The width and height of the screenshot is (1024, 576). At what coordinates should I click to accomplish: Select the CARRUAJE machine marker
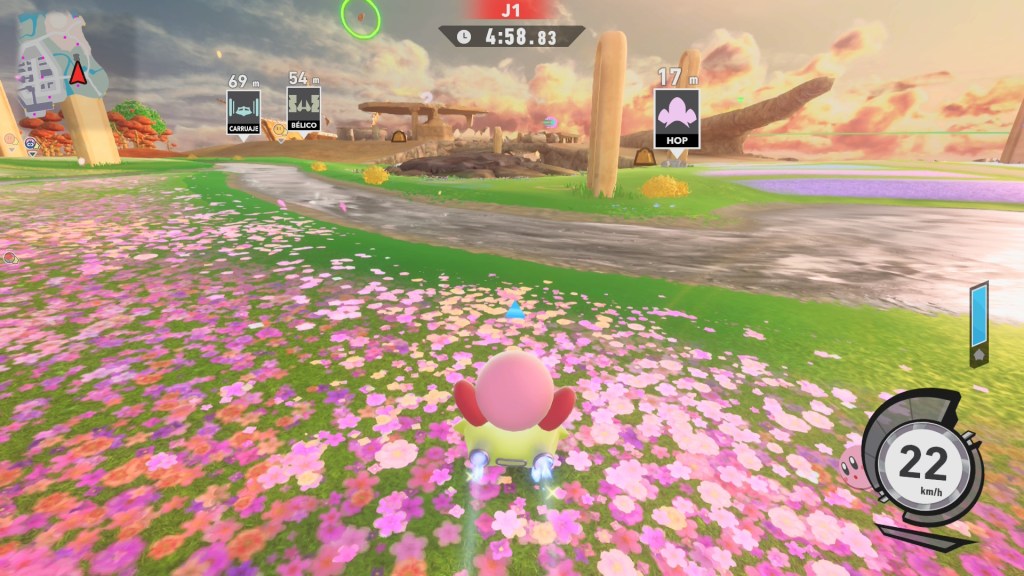click(x=243, y=112)
